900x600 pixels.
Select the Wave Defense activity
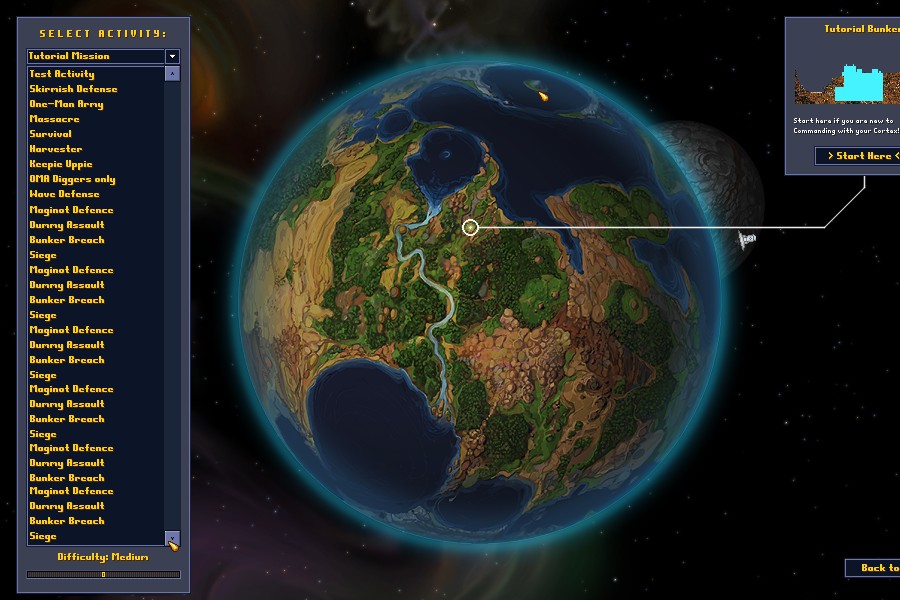64,194
